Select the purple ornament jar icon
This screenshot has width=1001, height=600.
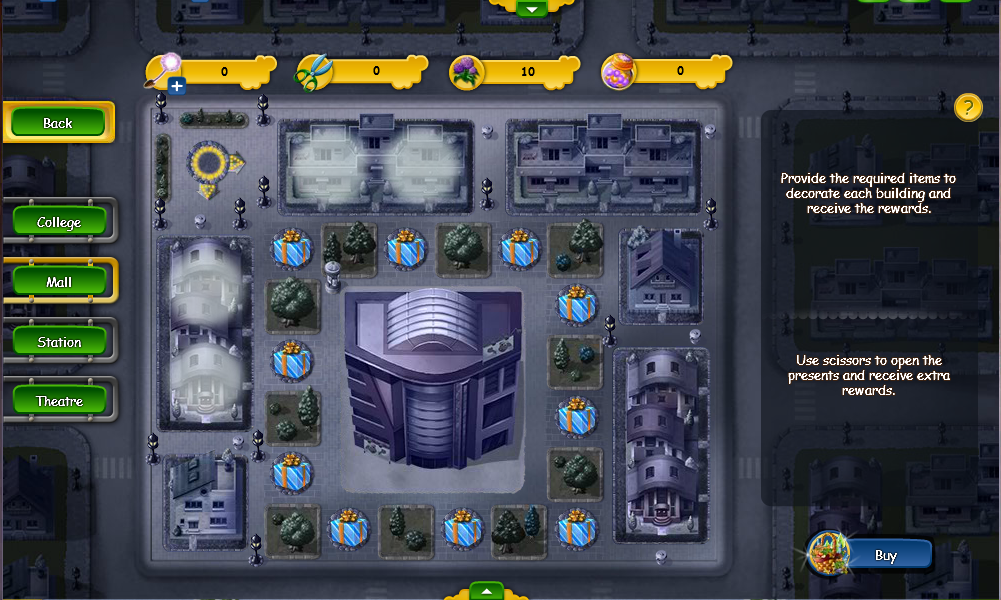pos(619,72)
